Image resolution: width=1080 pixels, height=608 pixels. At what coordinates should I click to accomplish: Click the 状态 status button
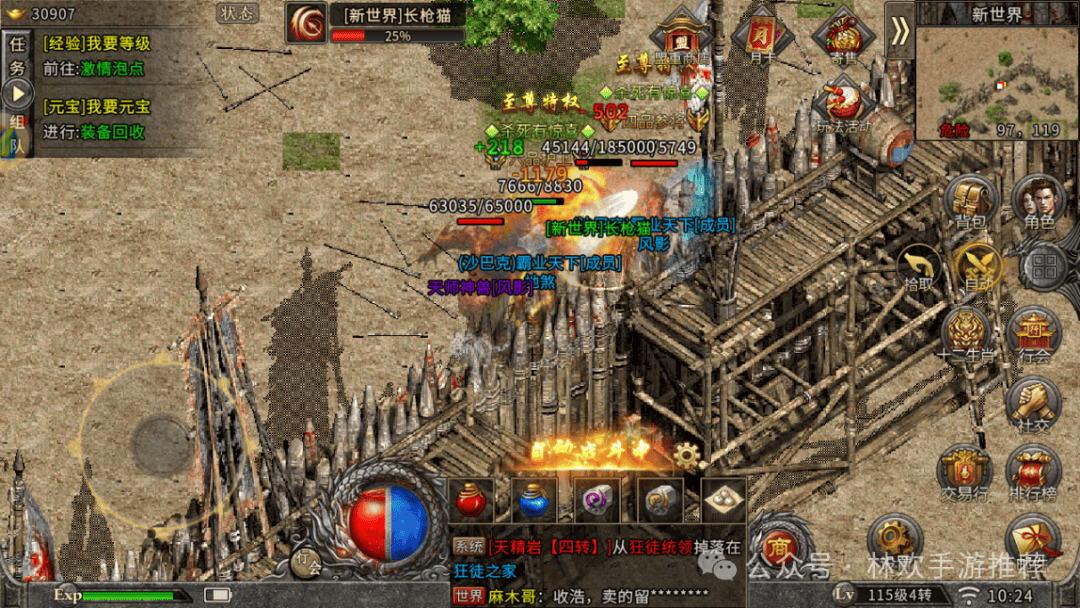pos(238,13)
